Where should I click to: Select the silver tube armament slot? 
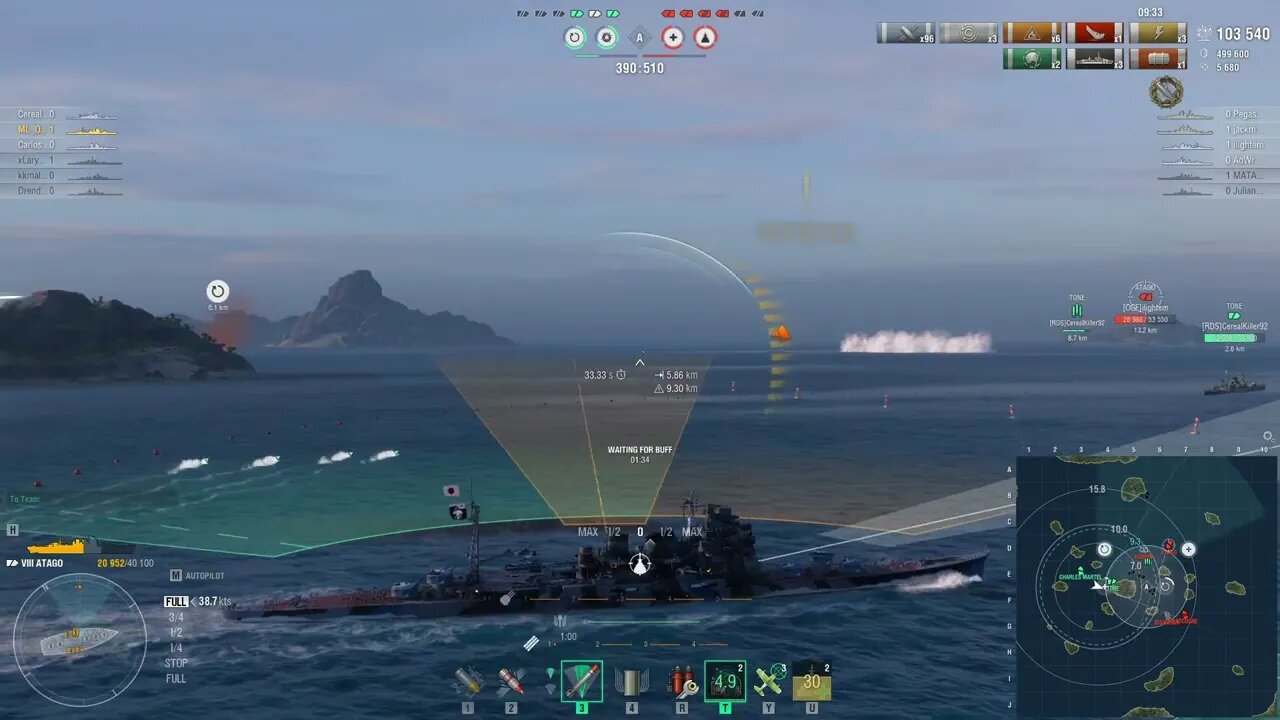pos(631,681)
